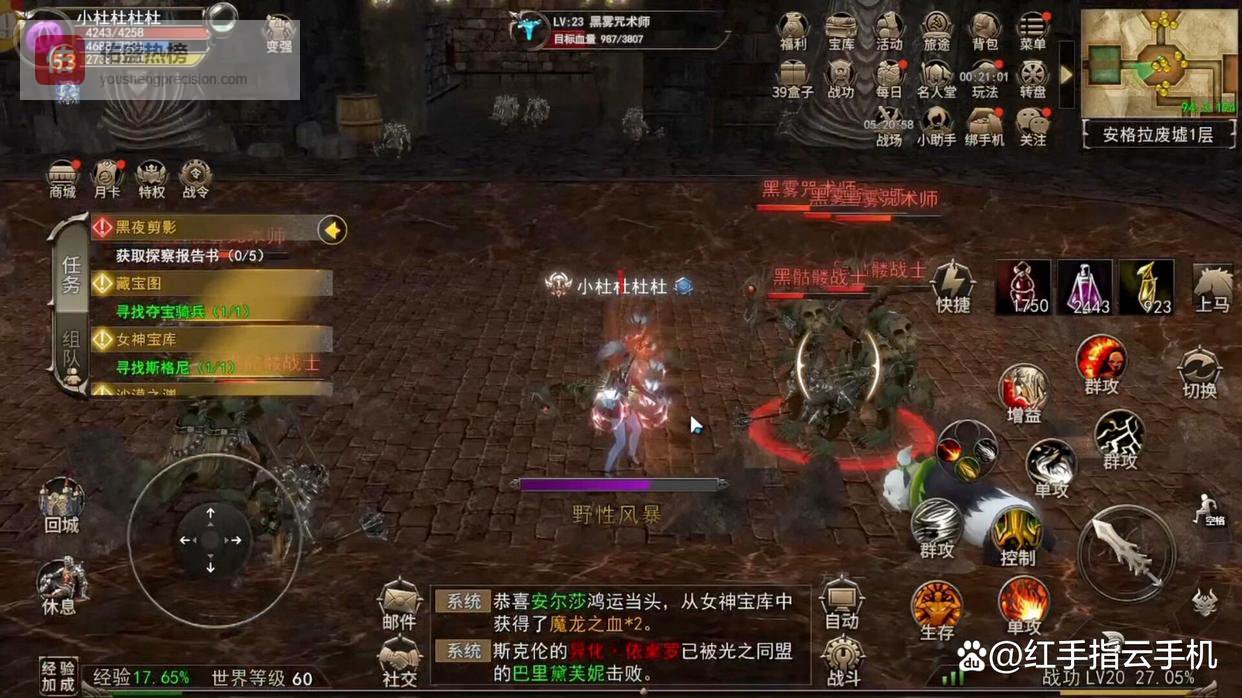This screenshot has height=698, width=1242.
Task: Open the 背包 backpack
Action: click(985, 30)
